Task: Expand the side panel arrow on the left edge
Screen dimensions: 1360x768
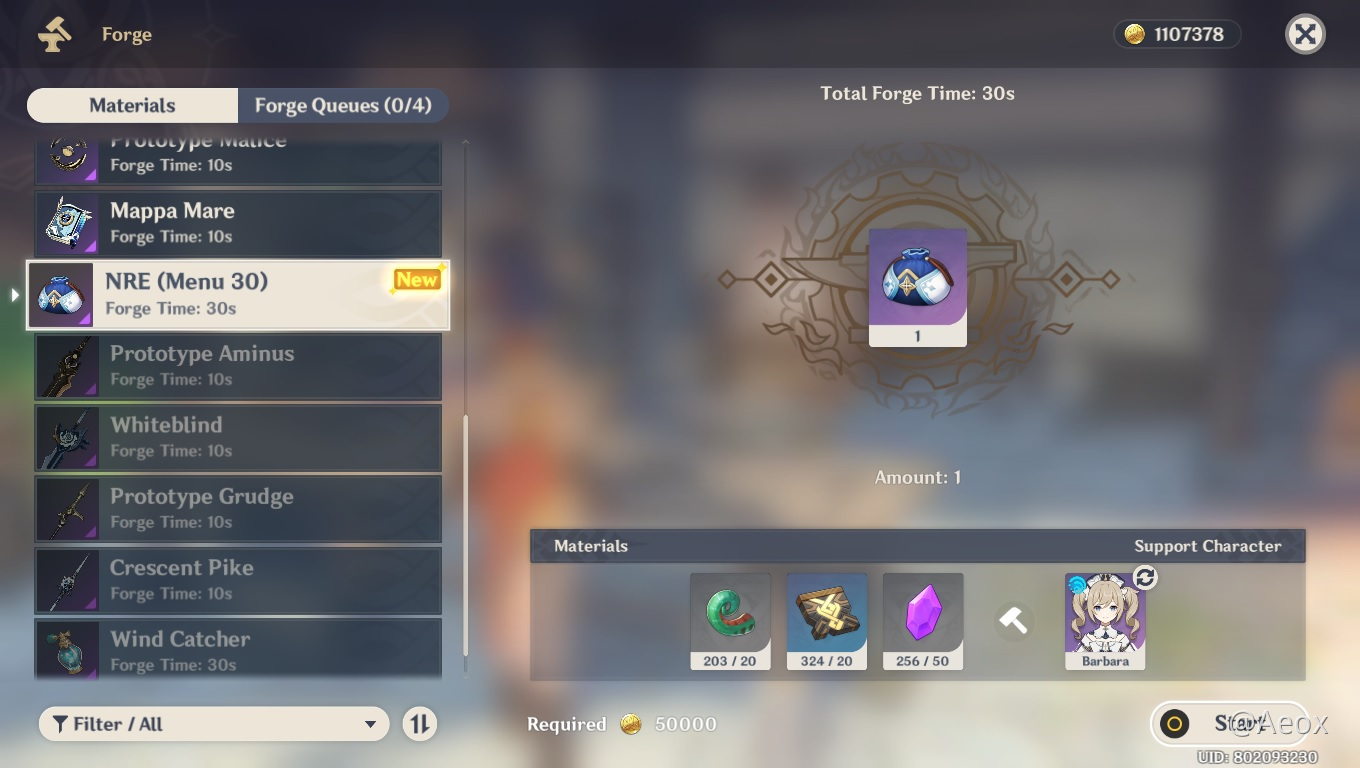Action: [x=13, y=295]
